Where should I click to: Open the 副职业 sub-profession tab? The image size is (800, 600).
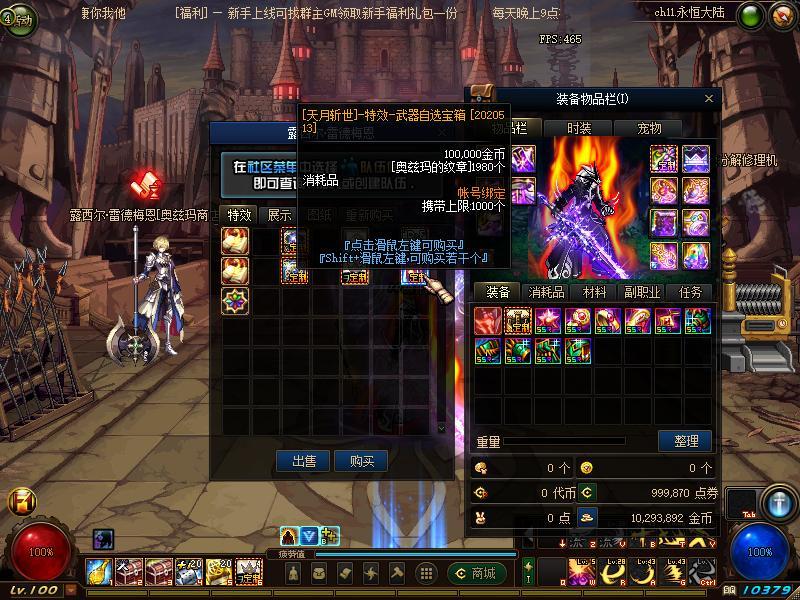[x=642, y=292]
